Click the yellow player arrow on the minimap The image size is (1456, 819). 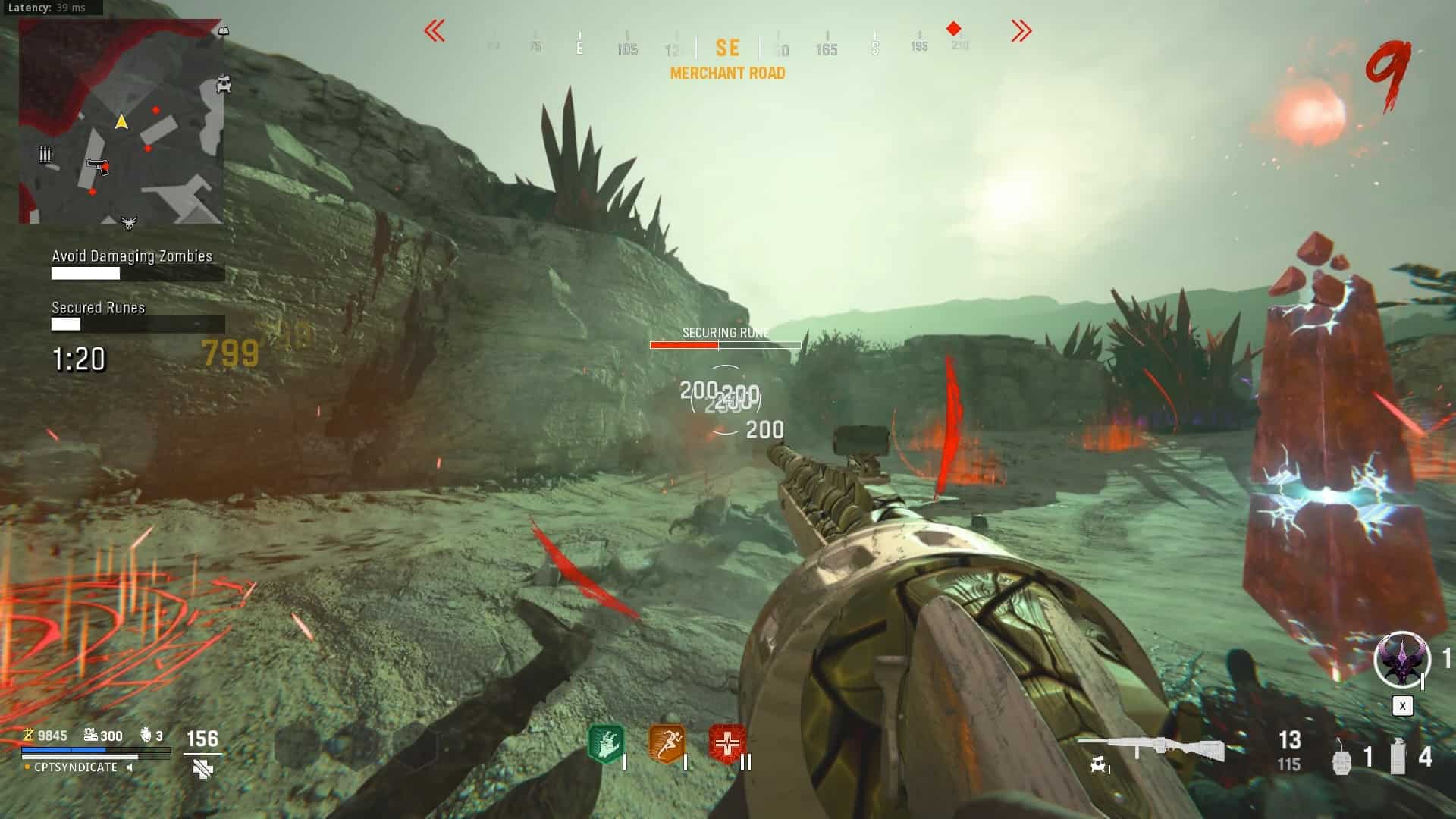coord(121,121)
